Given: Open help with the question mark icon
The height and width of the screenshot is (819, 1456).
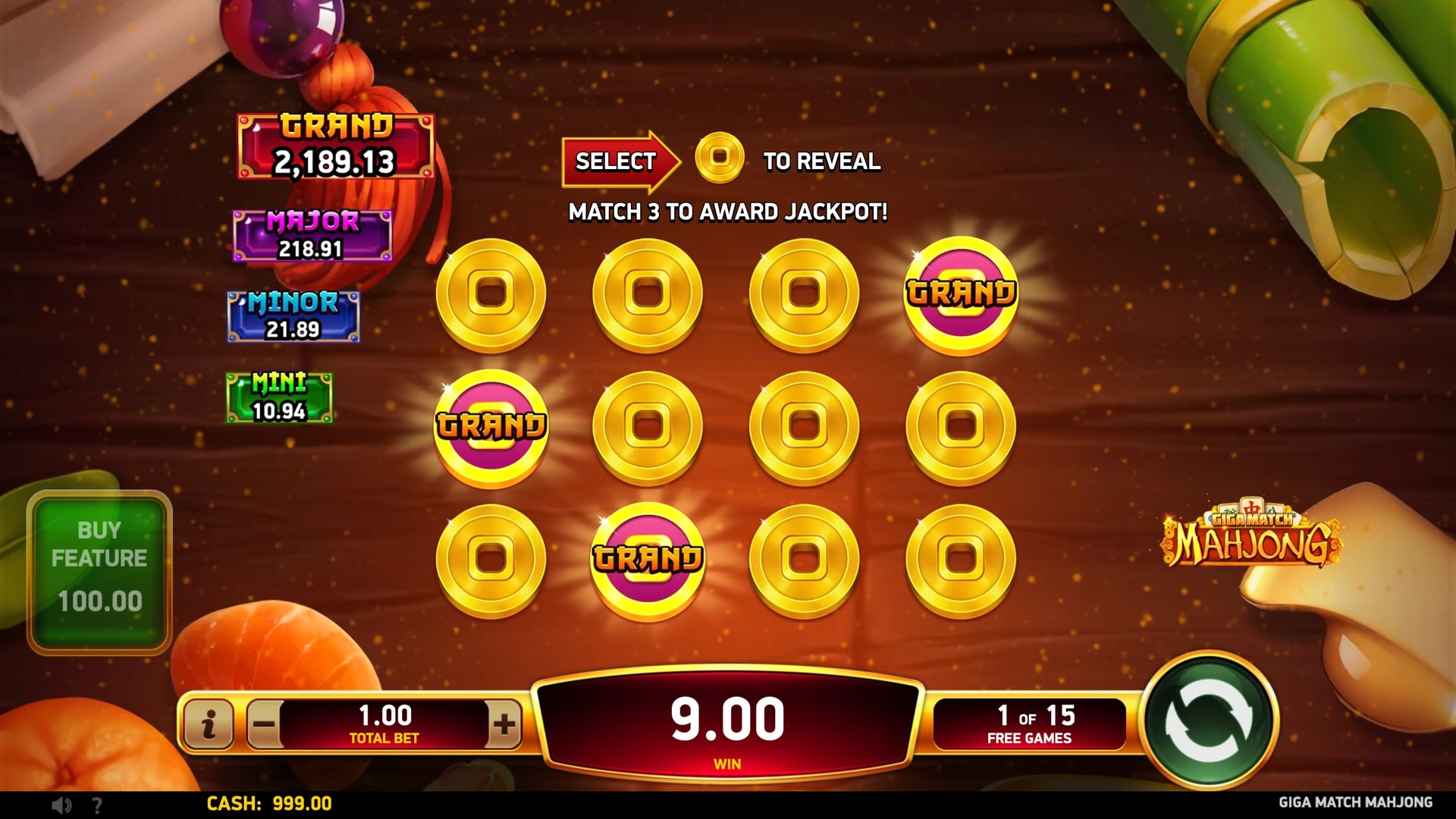Looking at the screenshot, I should point(97,805).
